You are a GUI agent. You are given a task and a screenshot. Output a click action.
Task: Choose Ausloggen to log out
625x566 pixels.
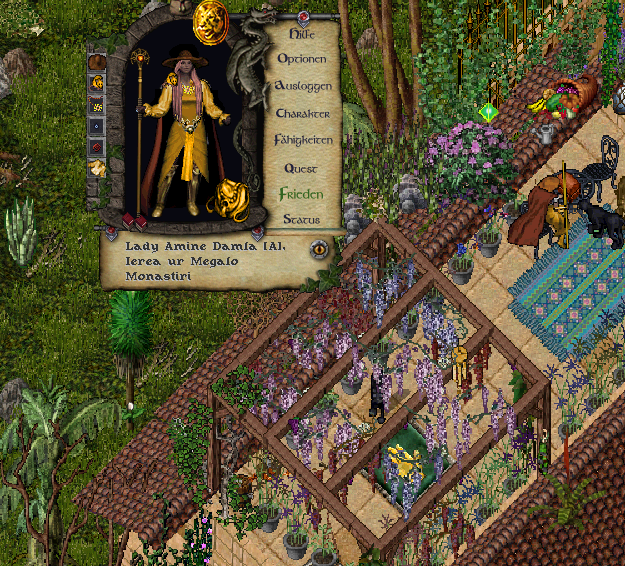pos(302,86)
